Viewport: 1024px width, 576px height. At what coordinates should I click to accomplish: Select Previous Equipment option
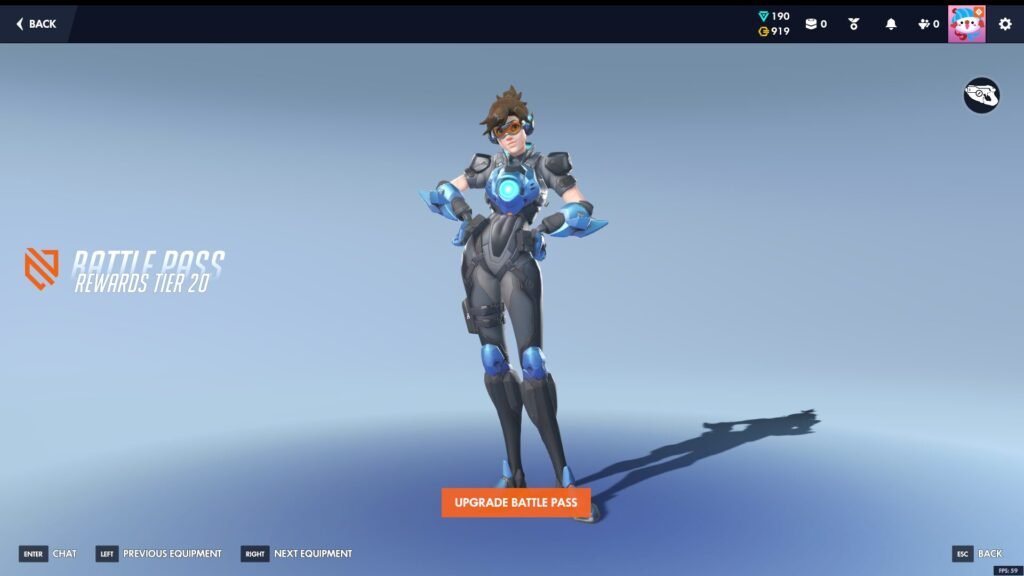coord(159,554)
